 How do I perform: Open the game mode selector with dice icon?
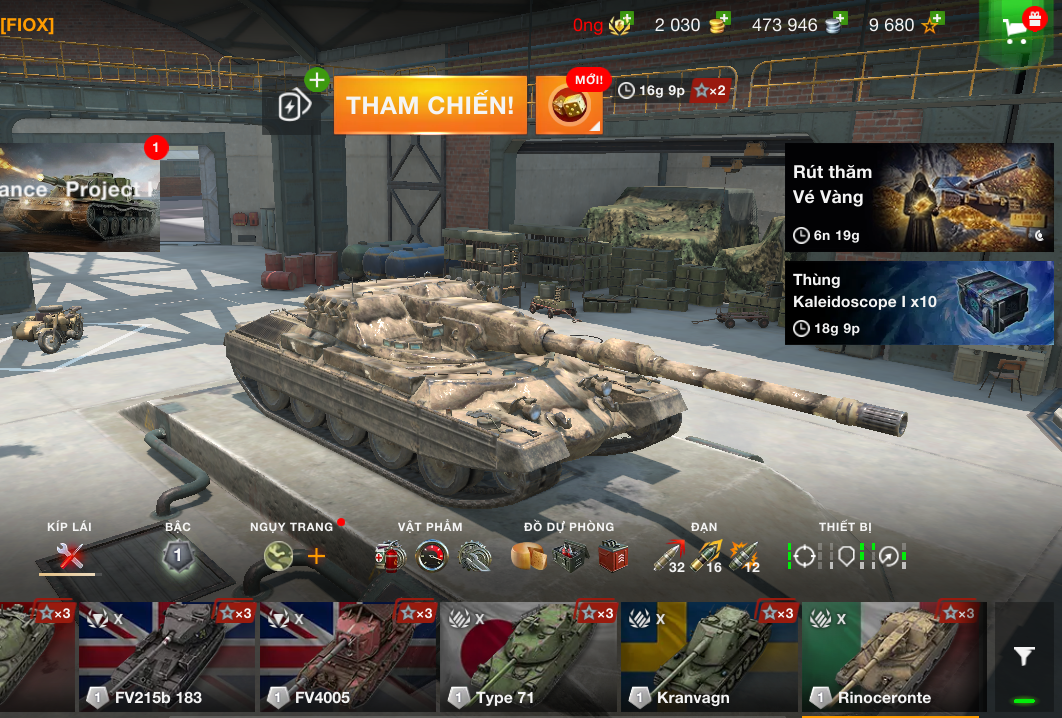pos(569,106)
